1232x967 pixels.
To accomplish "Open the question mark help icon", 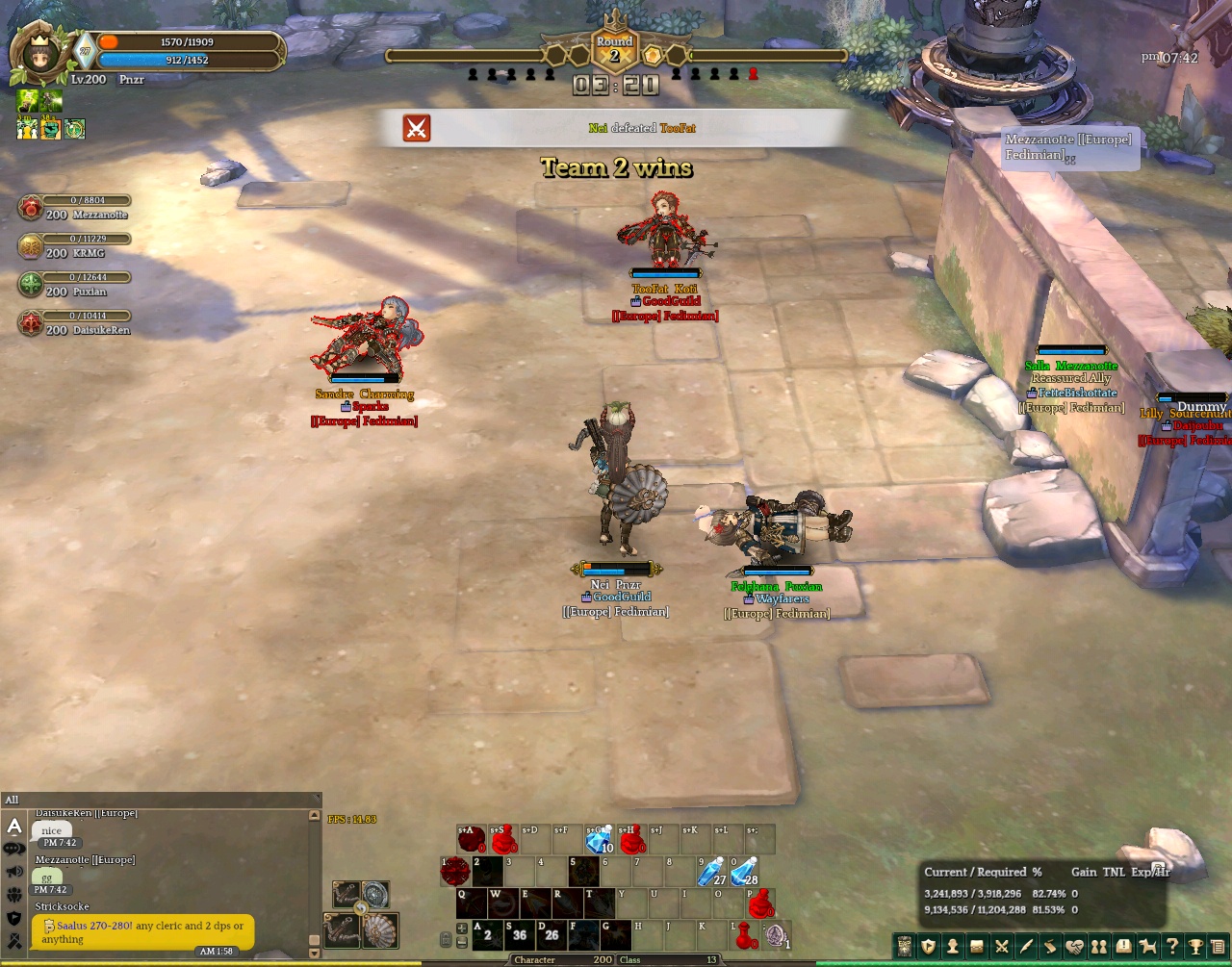I will tap(1172, 947).
